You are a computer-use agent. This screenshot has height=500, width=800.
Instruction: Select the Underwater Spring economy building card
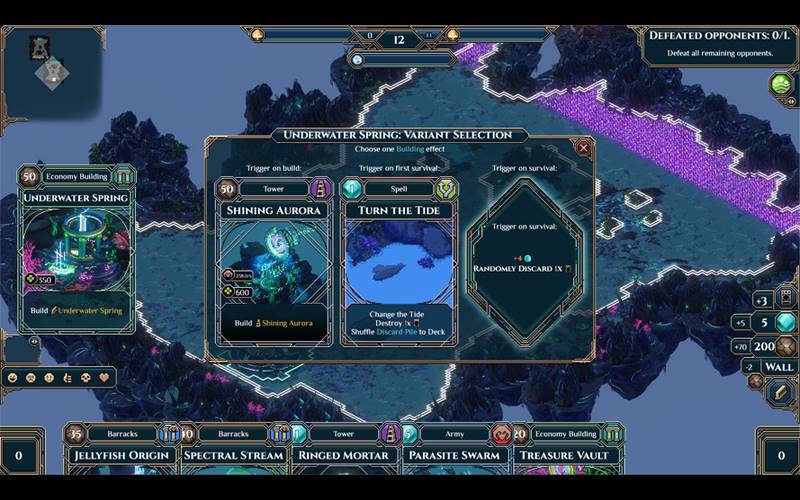point(77,246)
